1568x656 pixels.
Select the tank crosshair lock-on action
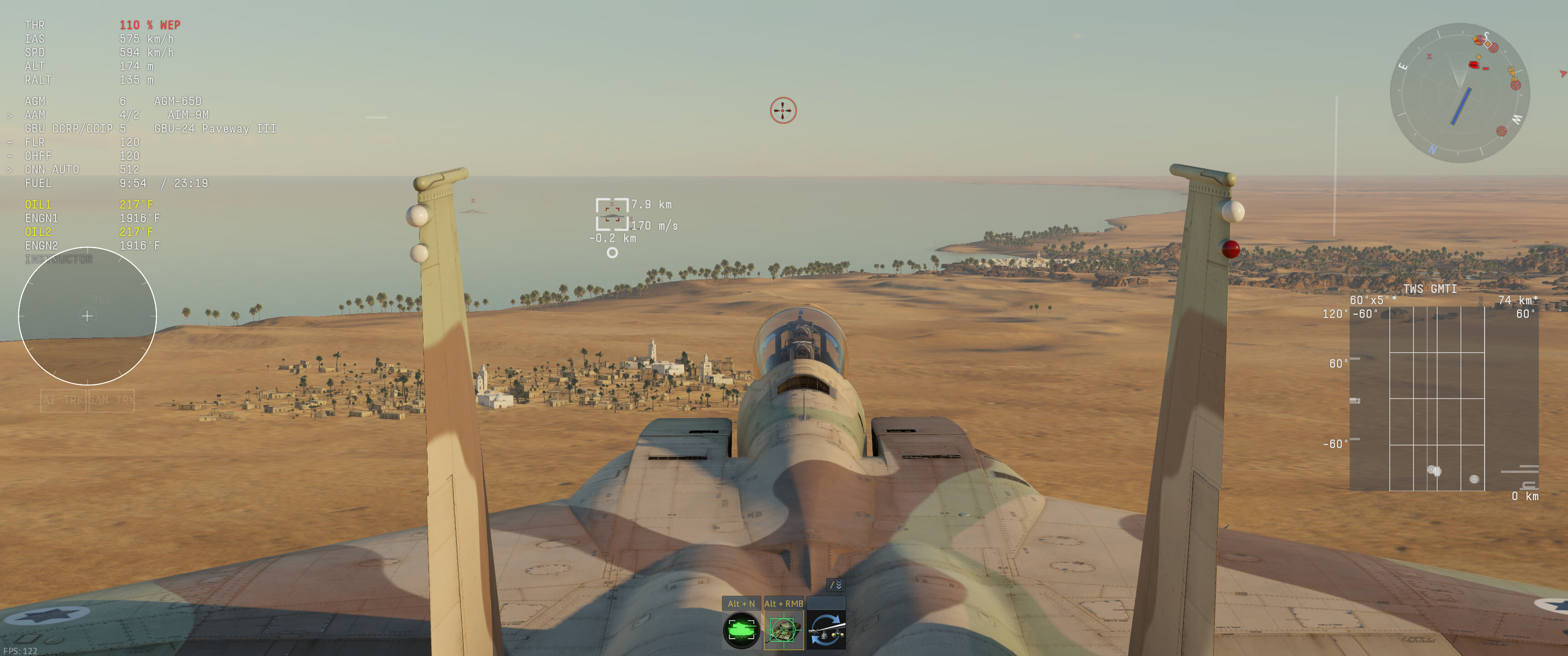pyautogui.click(x=784, y=630)
